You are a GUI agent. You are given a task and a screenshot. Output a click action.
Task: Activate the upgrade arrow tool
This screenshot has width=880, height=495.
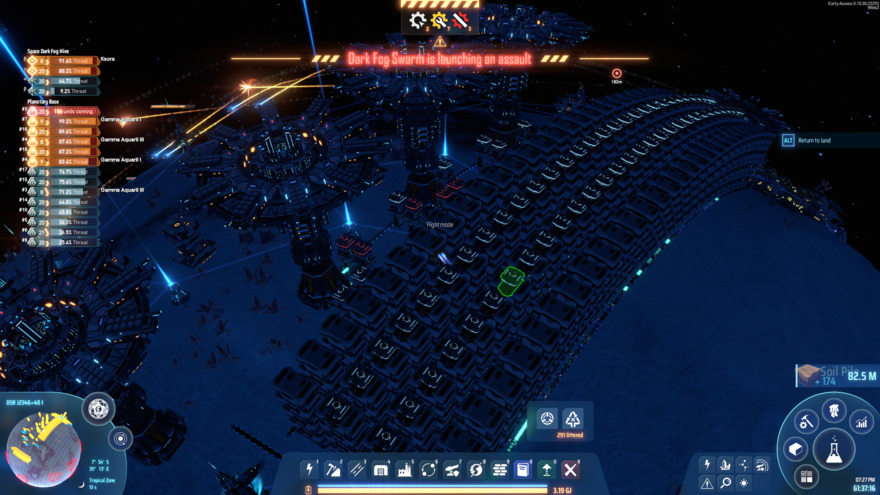pyautogui.click(x=547, y=469)
